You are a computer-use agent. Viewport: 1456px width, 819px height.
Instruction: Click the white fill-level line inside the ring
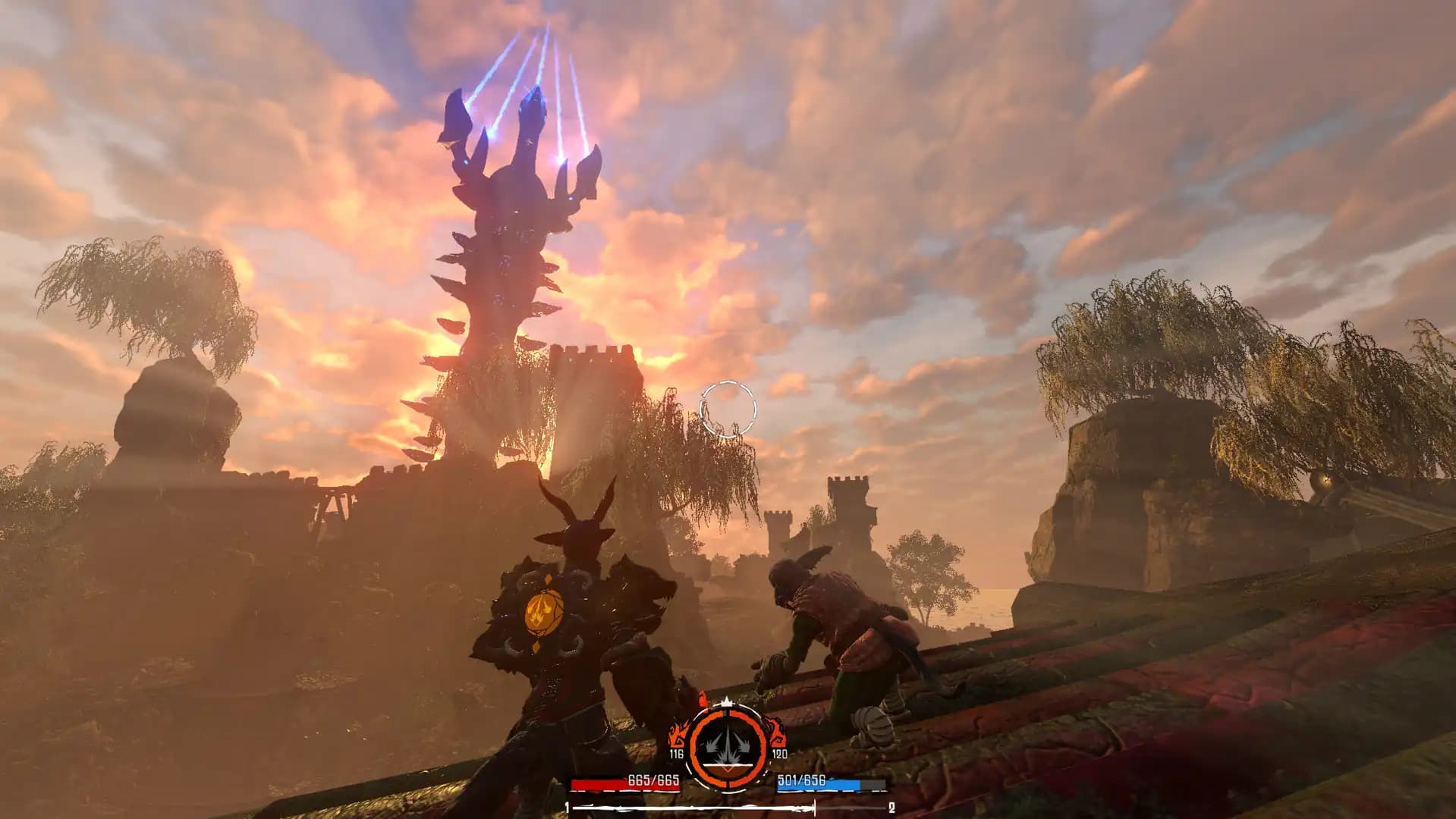728,764
